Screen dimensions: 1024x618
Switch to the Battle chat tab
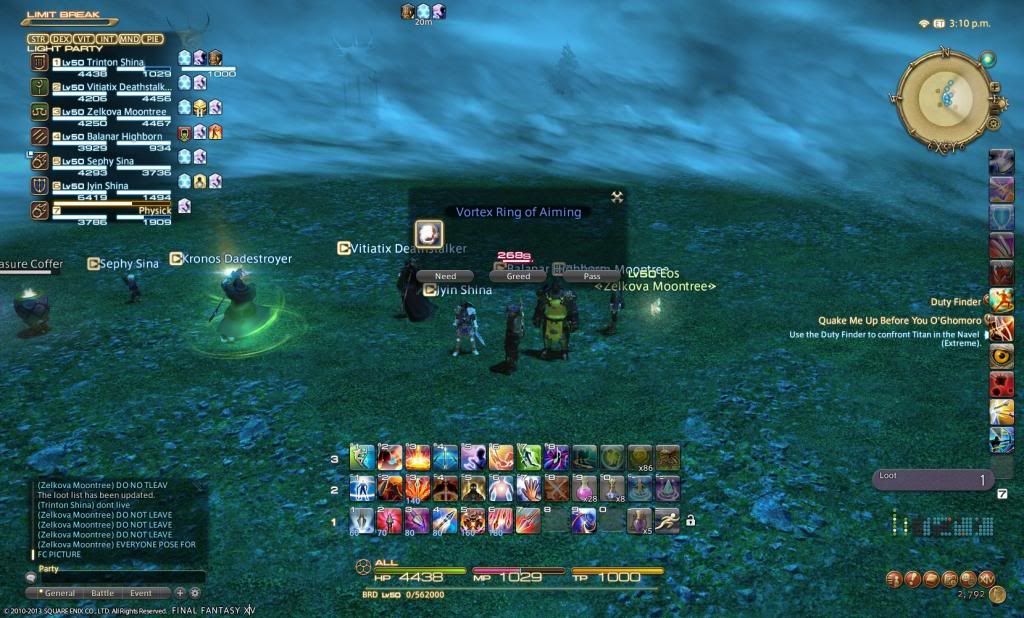(102, 593)
